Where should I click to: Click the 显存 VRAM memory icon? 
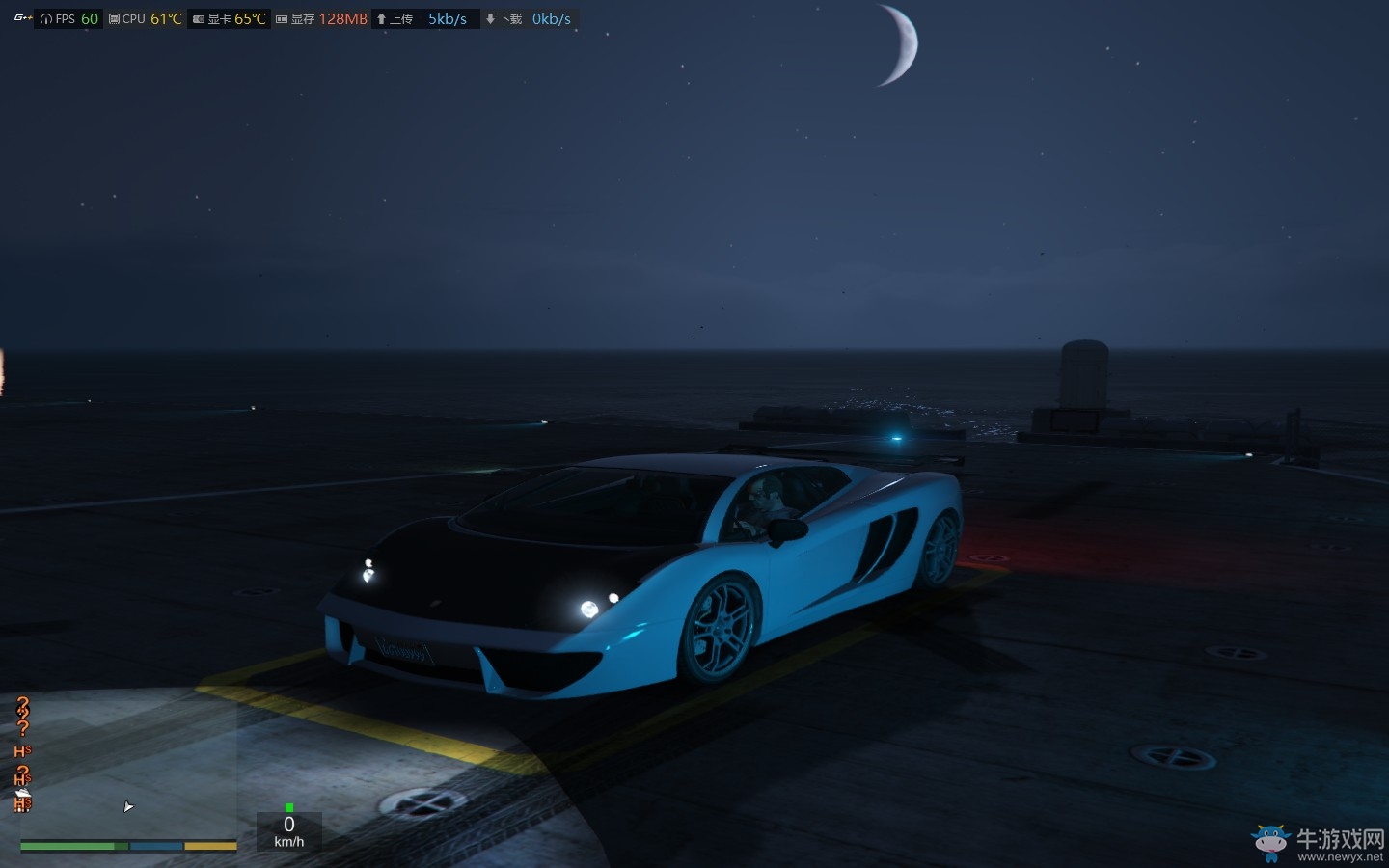pos(280,17)
